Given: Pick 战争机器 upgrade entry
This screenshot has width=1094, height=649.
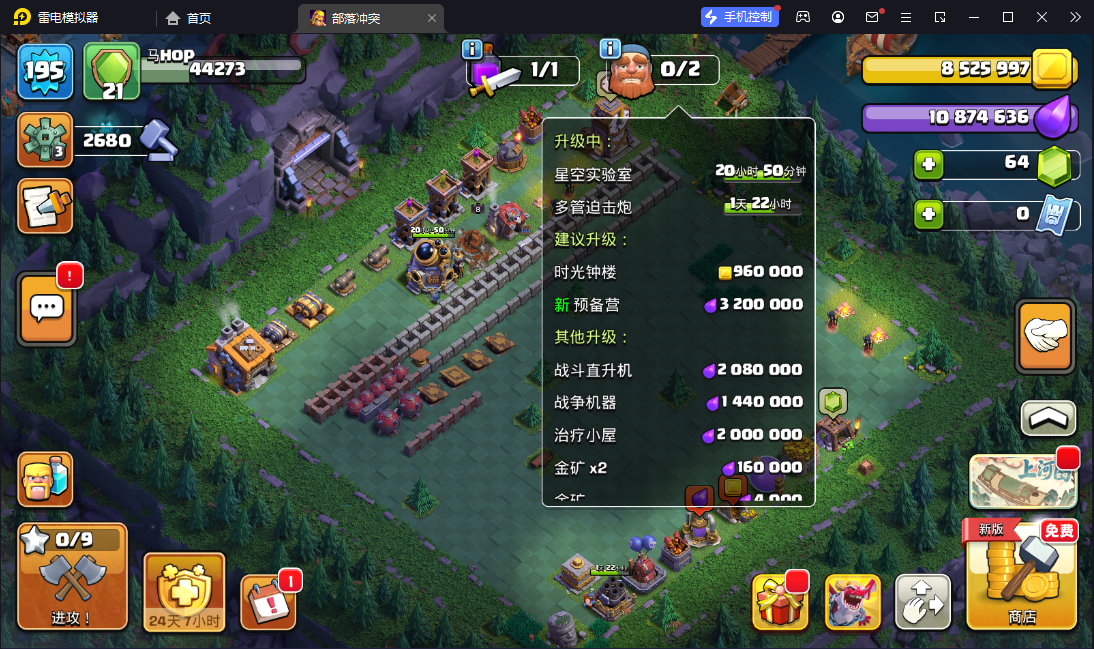Looking at the screenshot, I should click(x=678, y=402).
